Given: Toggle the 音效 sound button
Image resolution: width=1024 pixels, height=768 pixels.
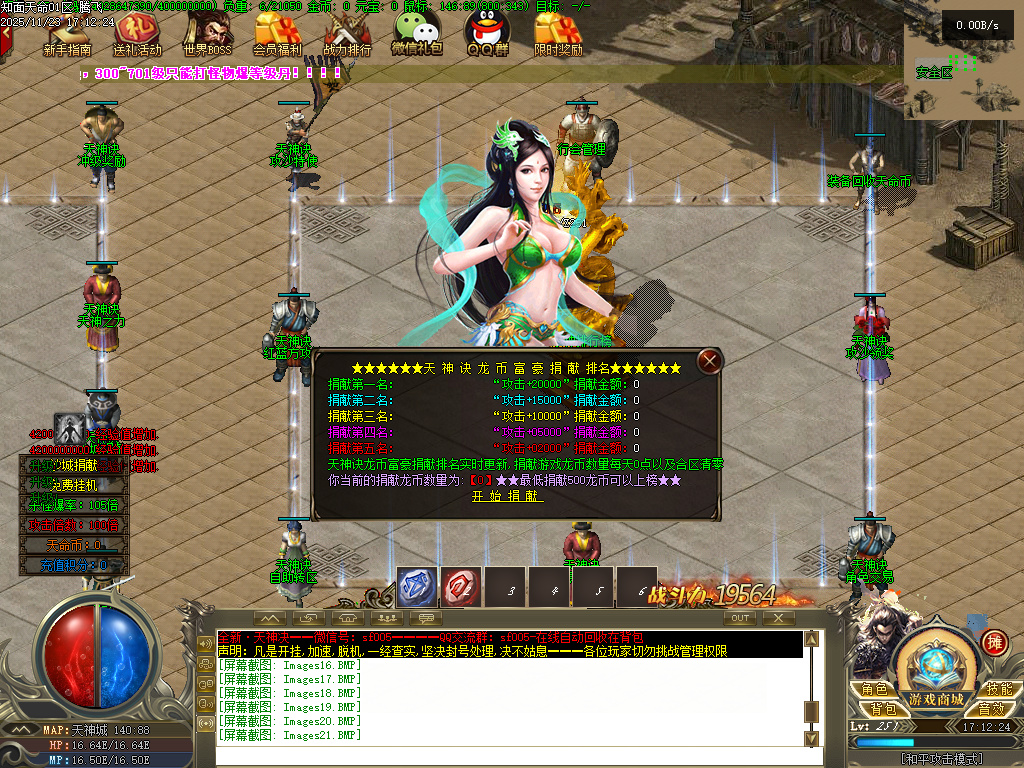Looking at the screenshot, I should pyautogui.click(x=990, y=708).
